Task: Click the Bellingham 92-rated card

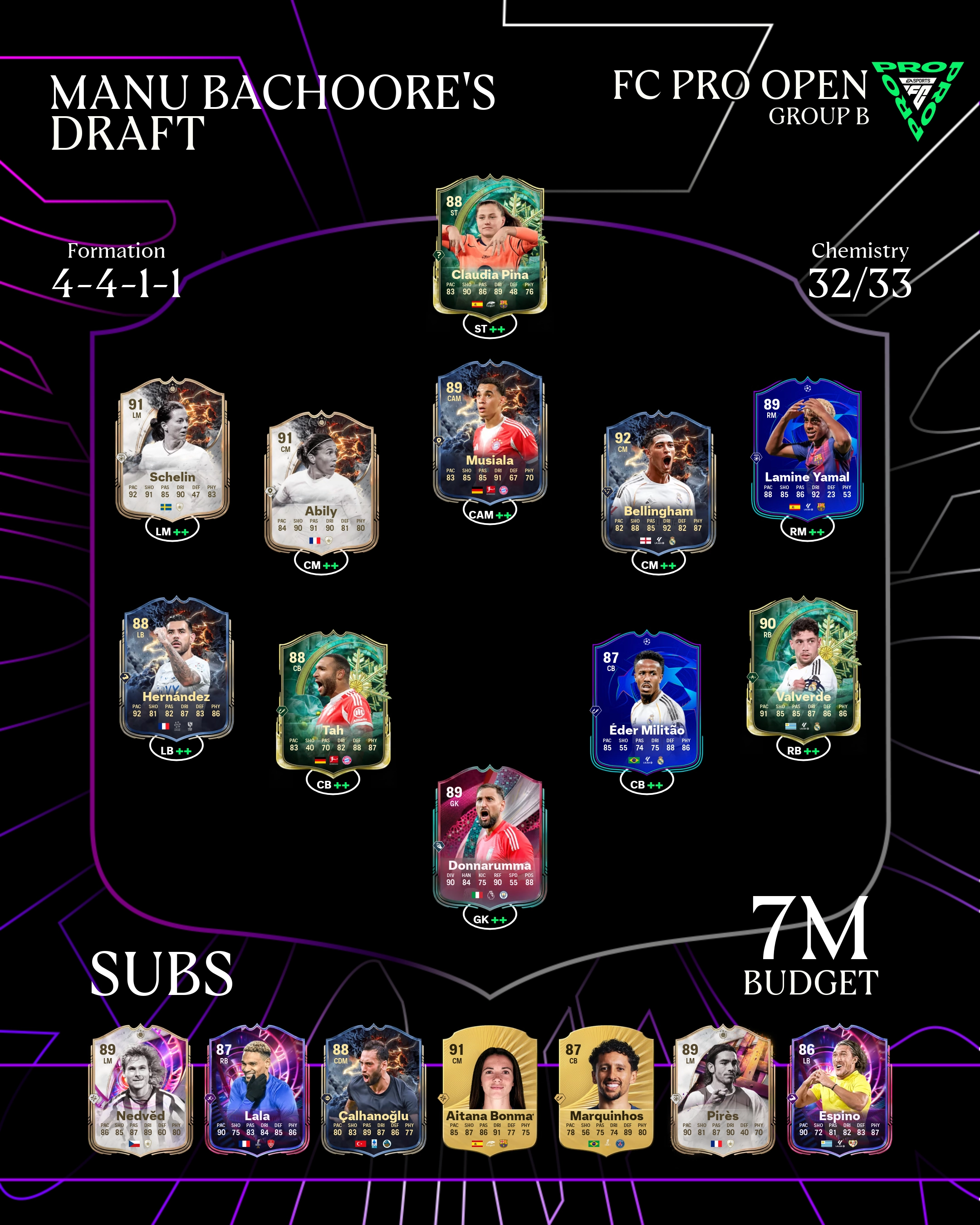Action: [658, 482]
